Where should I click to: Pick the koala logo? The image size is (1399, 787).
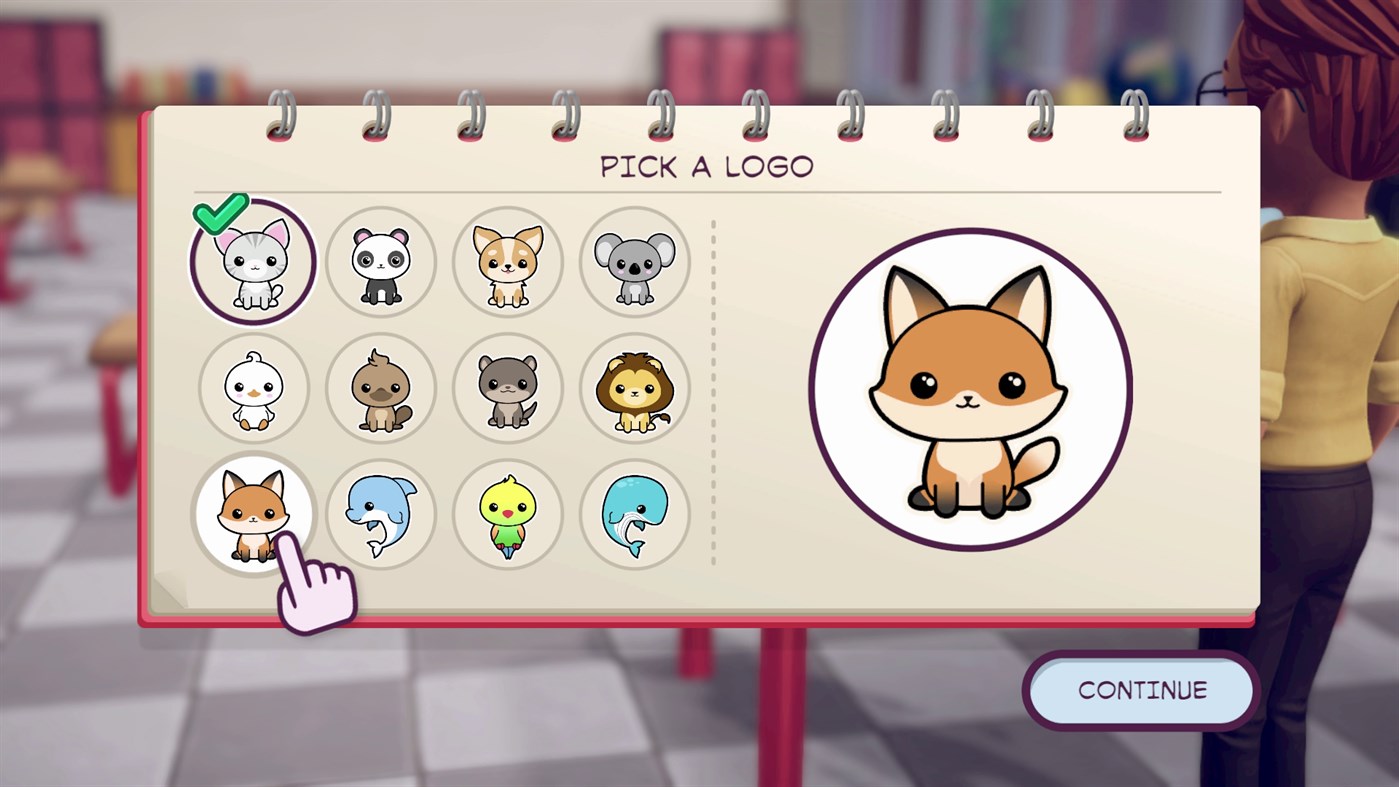pyautogui.click(x=634, y=262)
